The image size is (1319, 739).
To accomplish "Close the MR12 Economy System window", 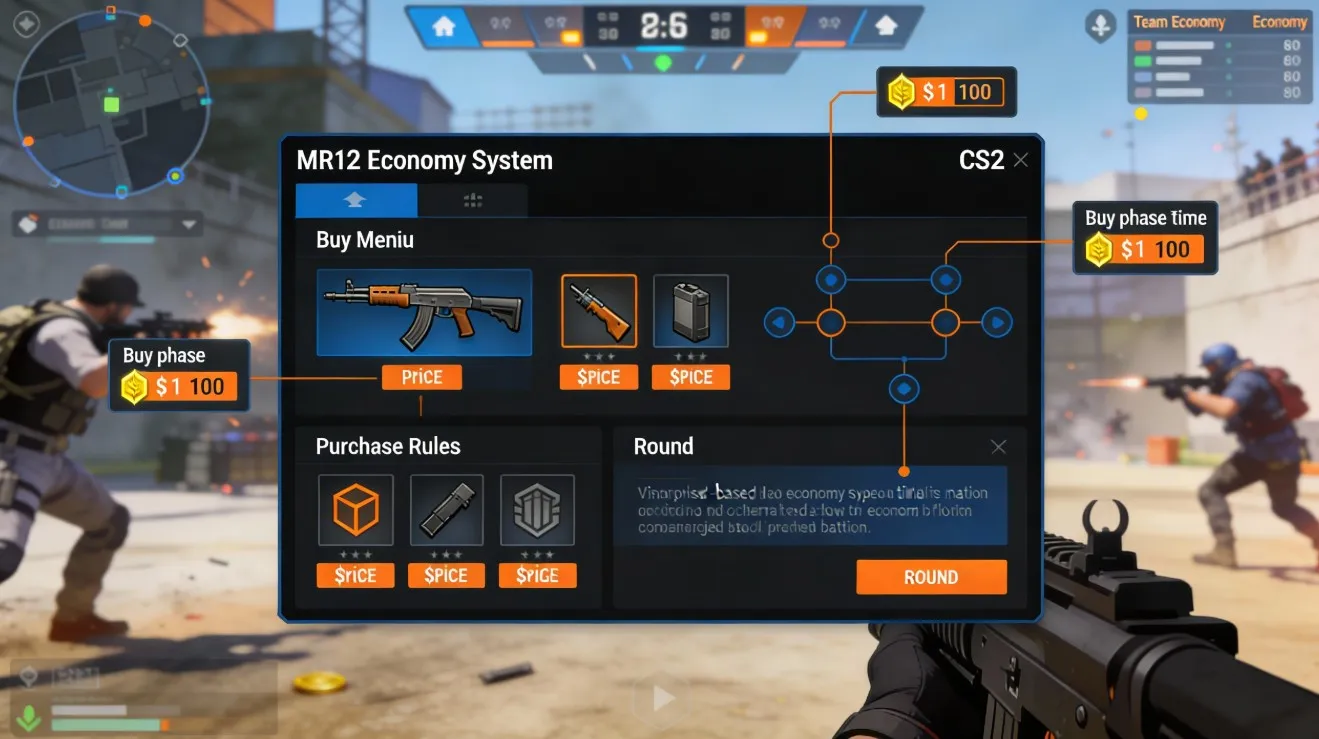I will 1020,160.
